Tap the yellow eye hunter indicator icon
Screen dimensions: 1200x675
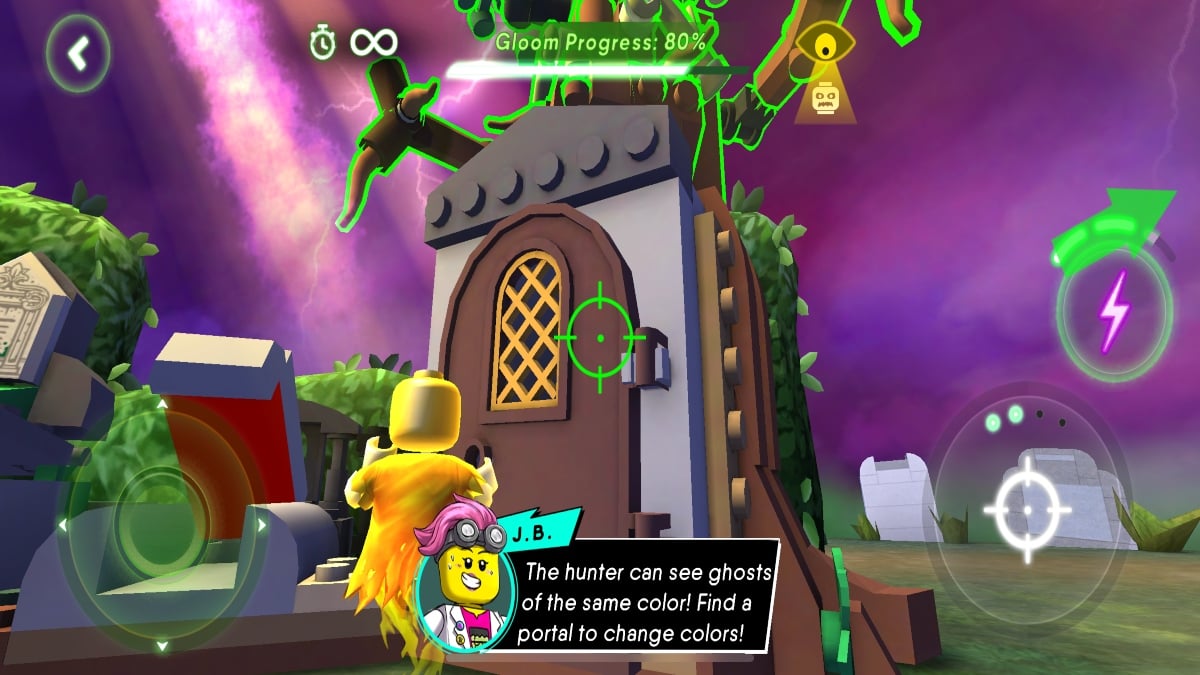point(824,47)
